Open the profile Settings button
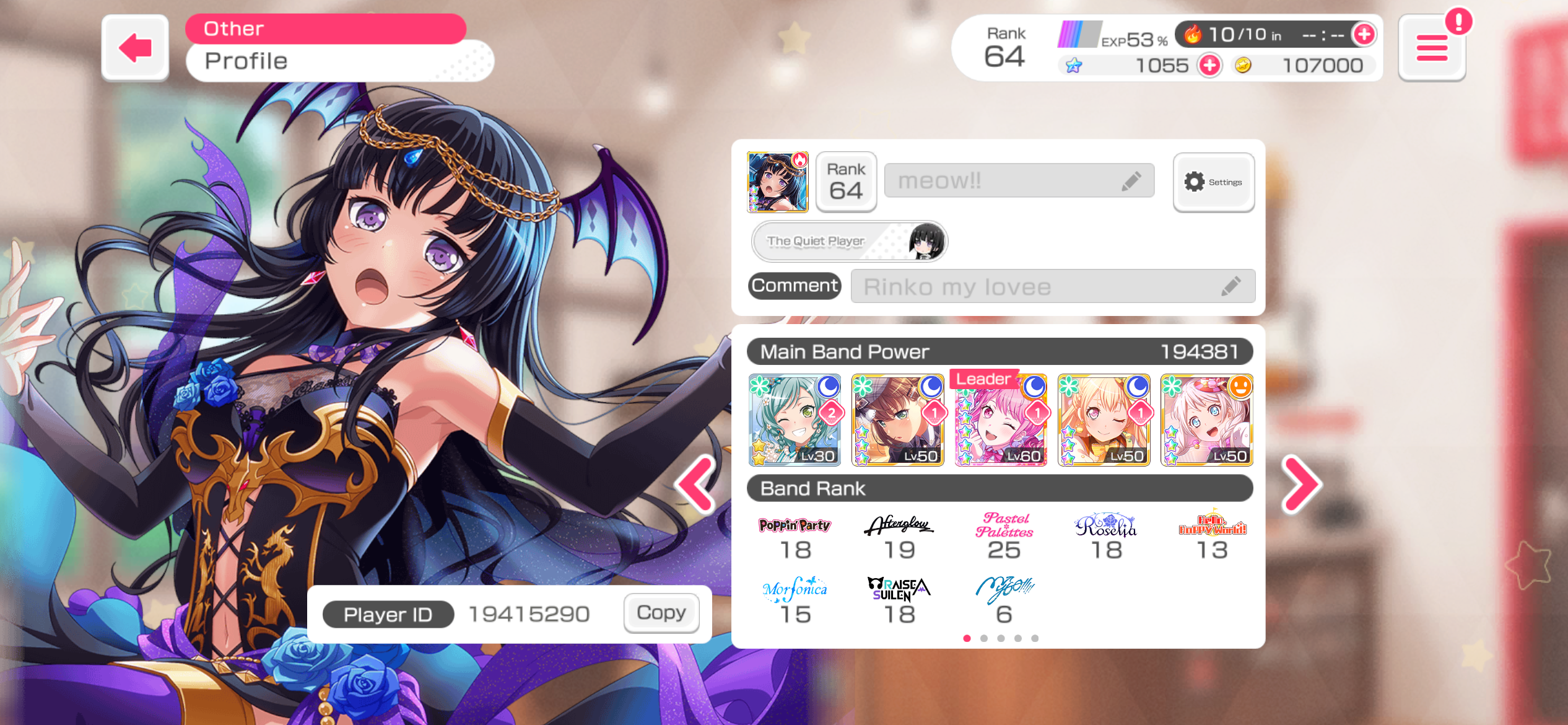The image size is (1568, 725). tap(1213, 182)
